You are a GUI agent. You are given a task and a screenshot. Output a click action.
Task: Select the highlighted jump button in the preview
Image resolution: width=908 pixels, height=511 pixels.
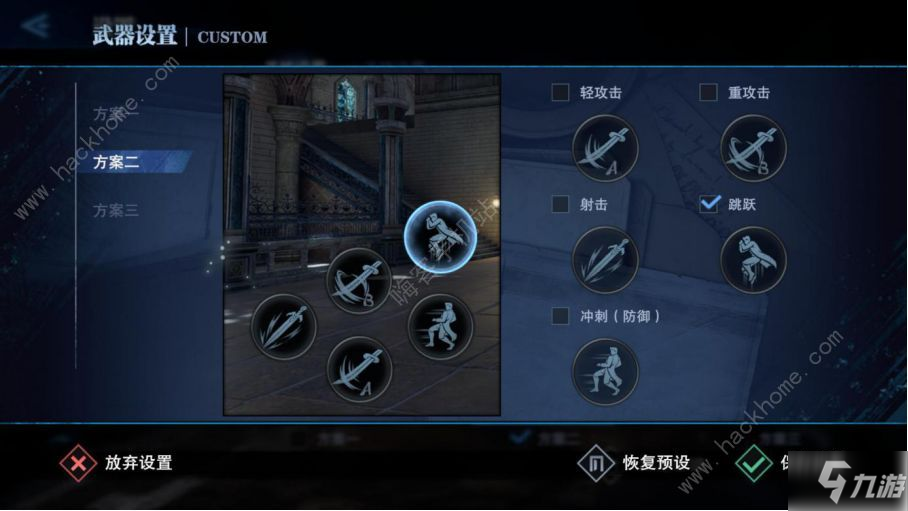[438, 234]
